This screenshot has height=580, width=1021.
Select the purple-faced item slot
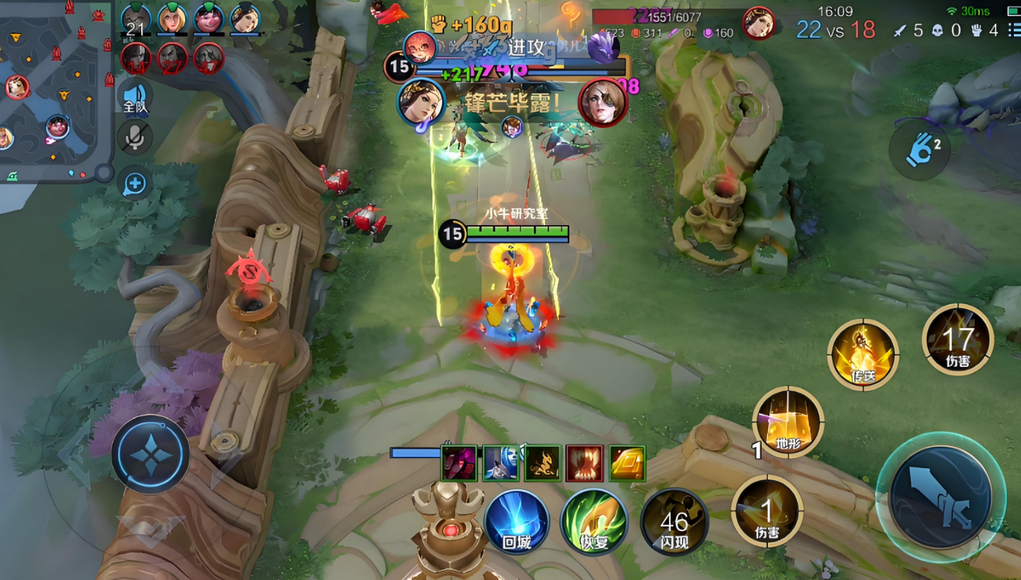pyautogui.click(x=459, y=463)
